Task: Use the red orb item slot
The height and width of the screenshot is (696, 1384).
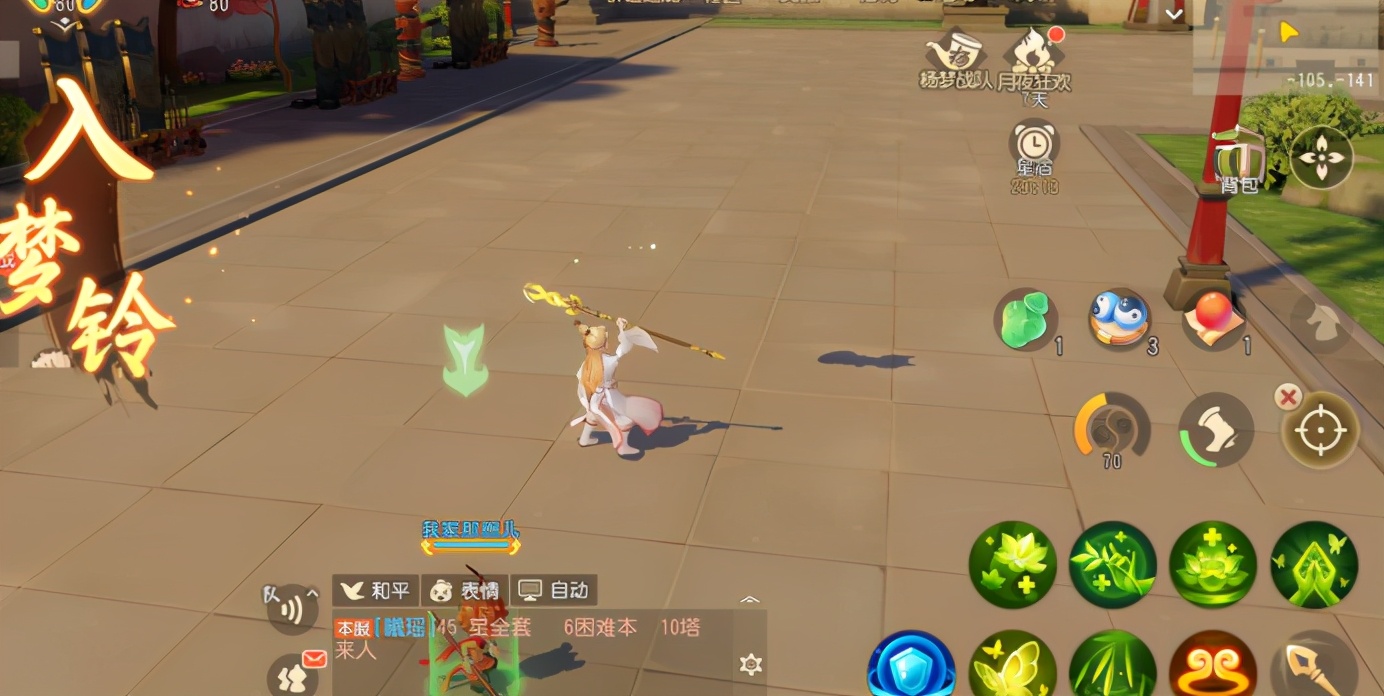Action: pos(1213,319)
